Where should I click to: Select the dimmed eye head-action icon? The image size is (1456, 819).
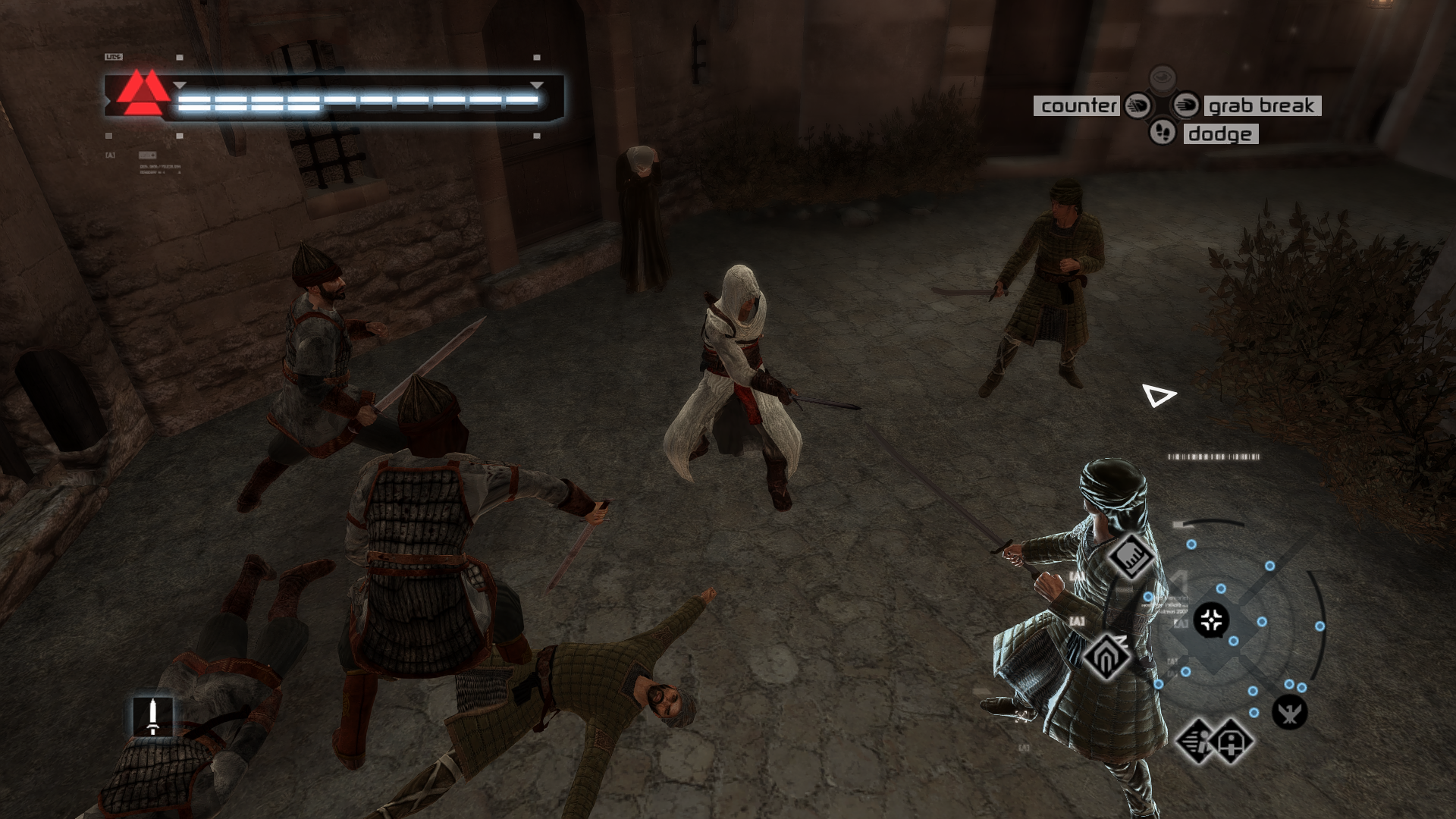pyautogui.click(x=1162, y=78)
